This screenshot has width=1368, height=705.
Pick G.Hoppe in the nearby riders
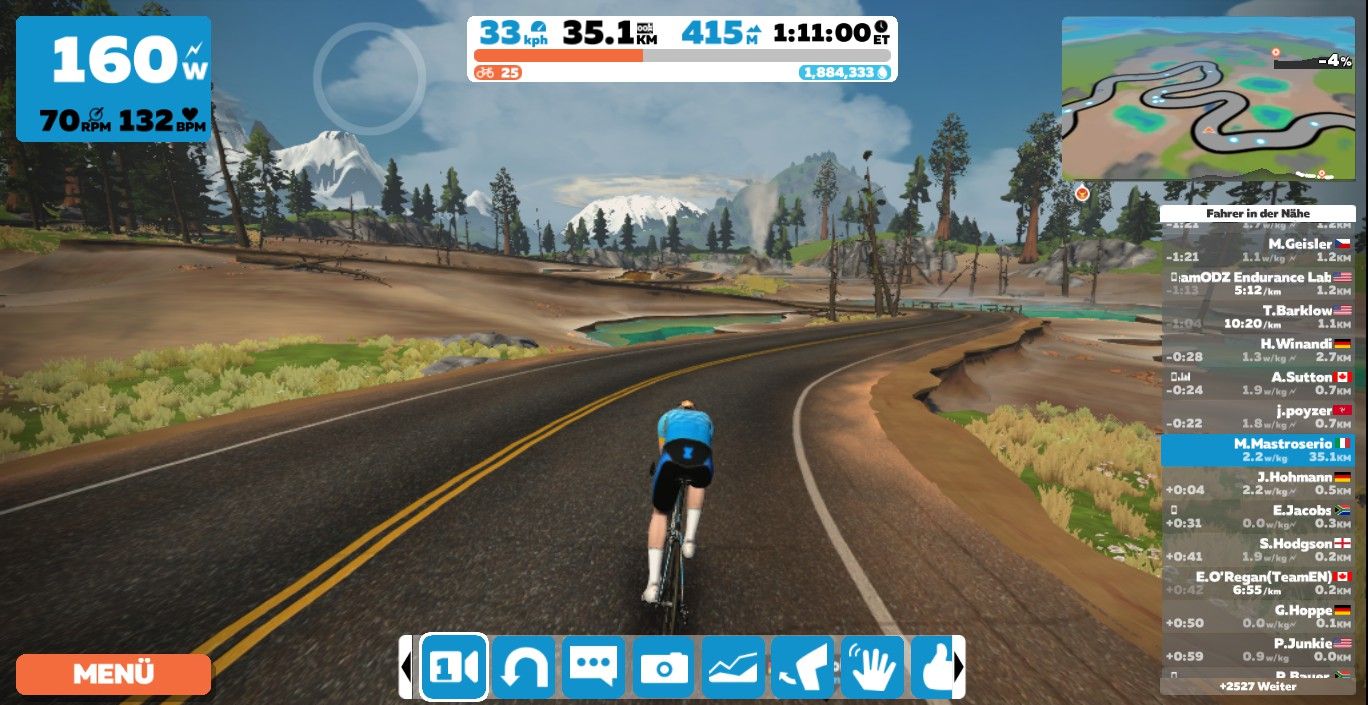(1258, 616)
